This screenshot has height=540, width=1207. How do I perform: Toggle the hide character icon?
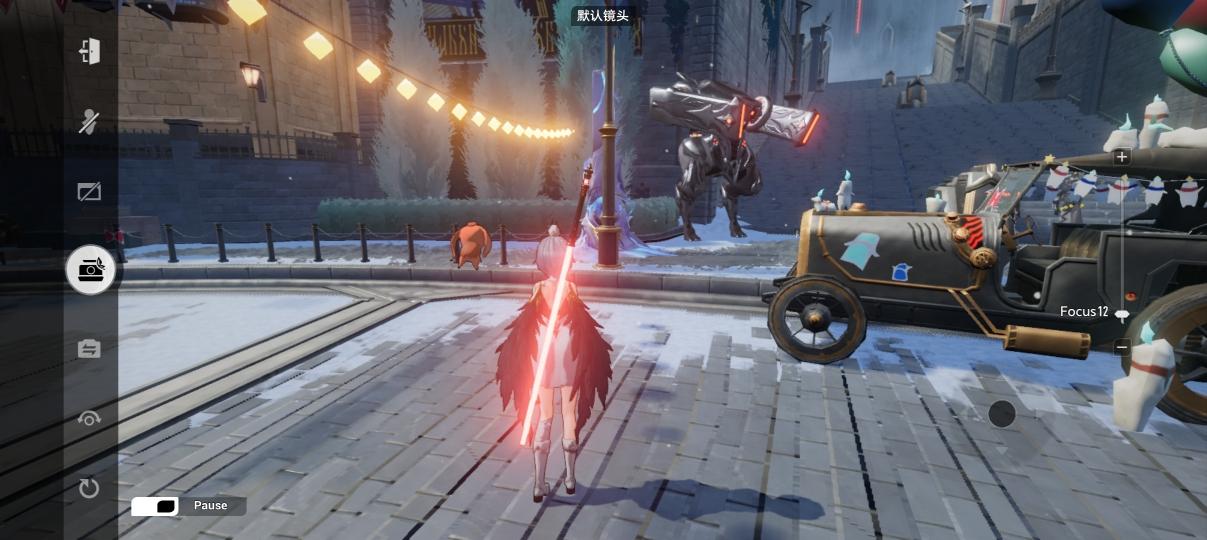coord(90,121)
